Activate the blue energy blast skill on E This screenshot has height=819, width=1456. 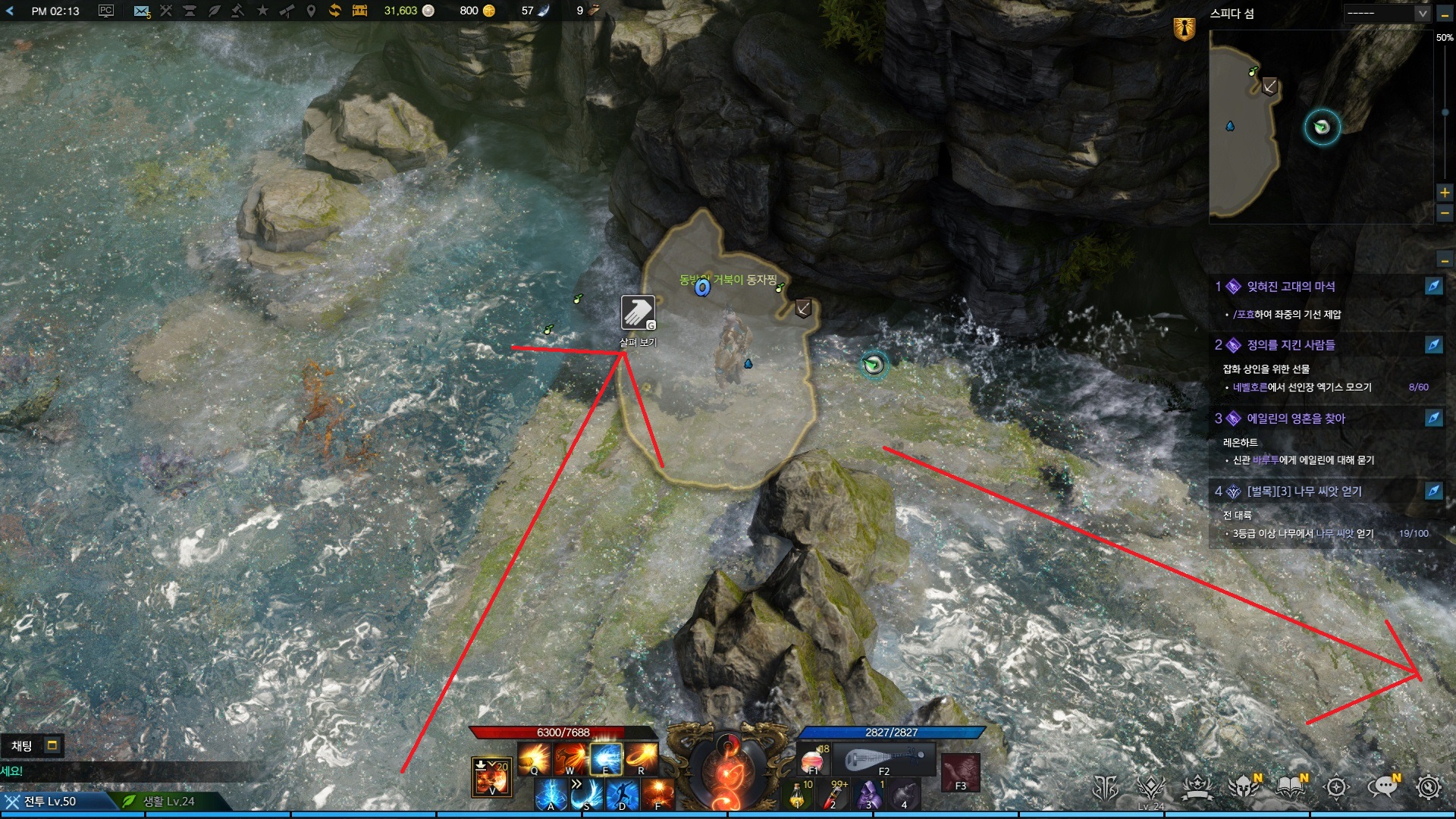click(606, 758)
